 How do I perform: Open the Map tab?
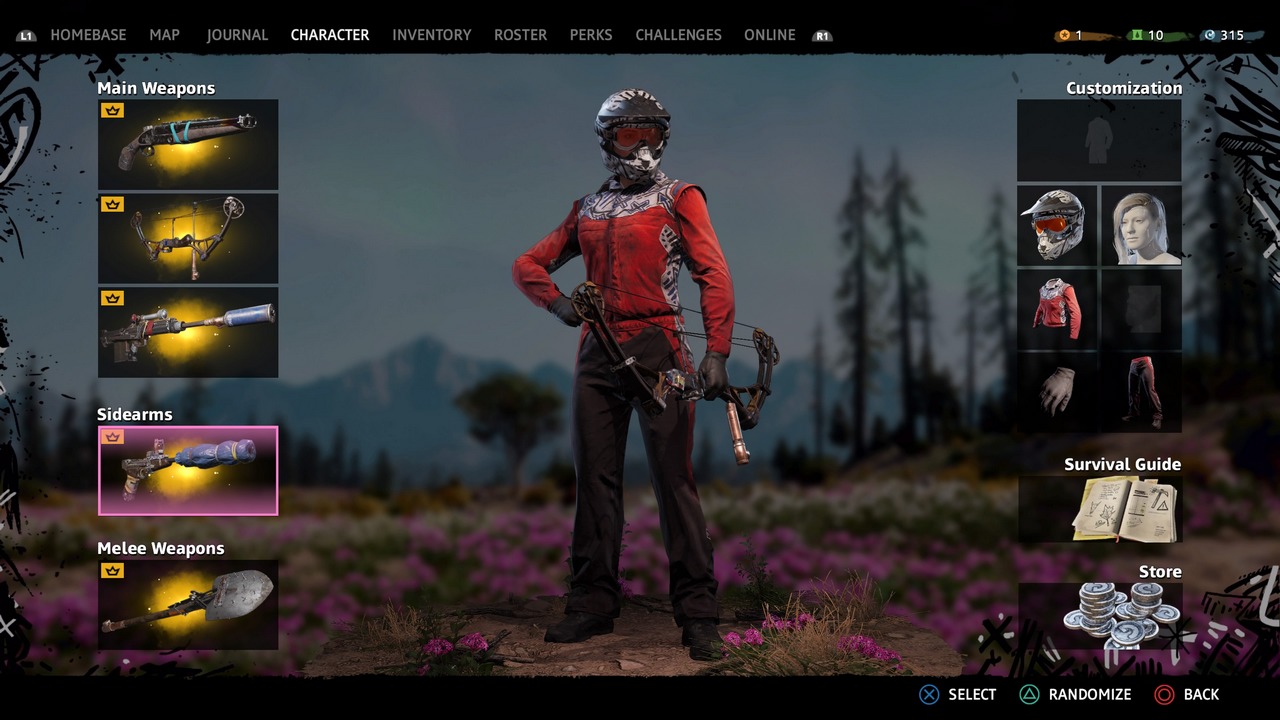(x=164, y=35)
